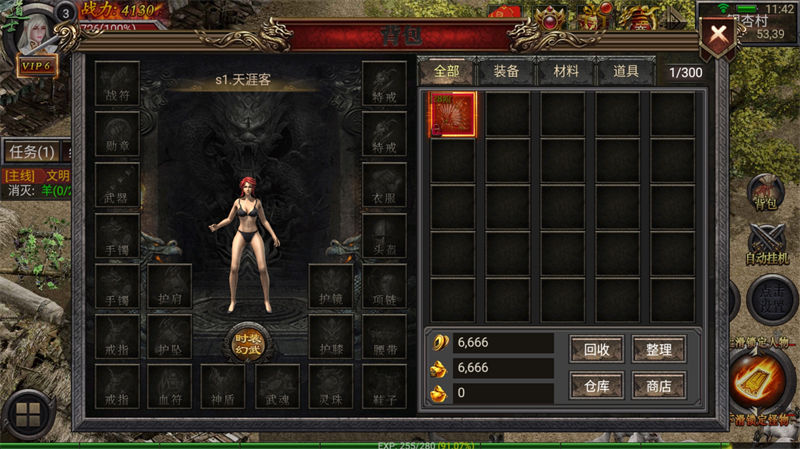800x449 pixels.
Task: Select the 衣服 clothing equipment slot
Action: 384,185
